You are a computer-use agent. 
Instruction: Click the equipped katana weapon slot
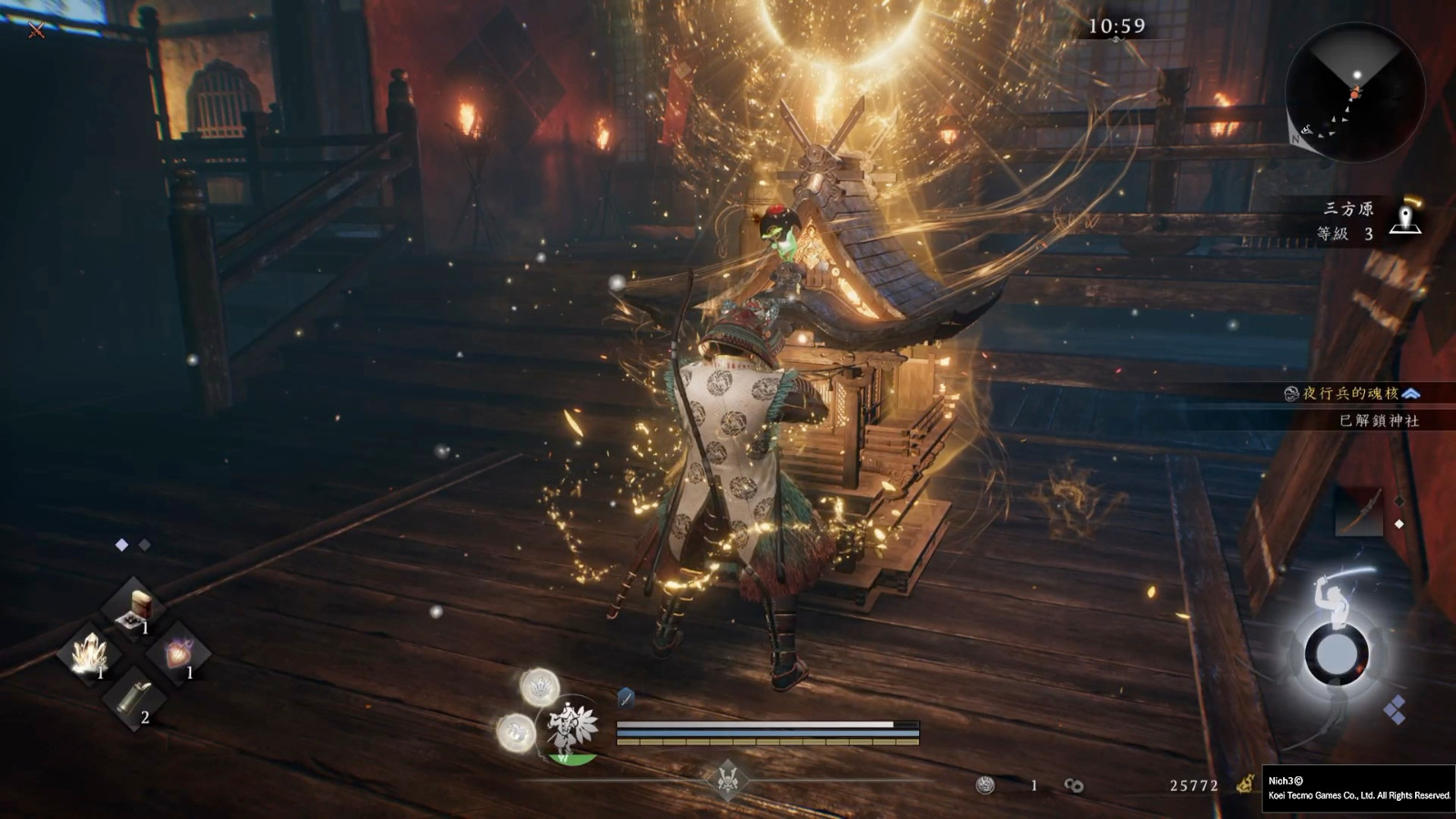click(1359, 511)
